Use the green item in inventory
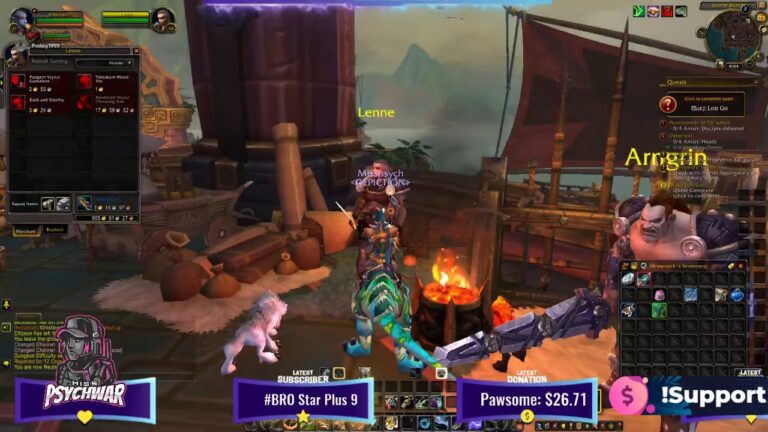768x432 pixels. (x=659, y=311)
